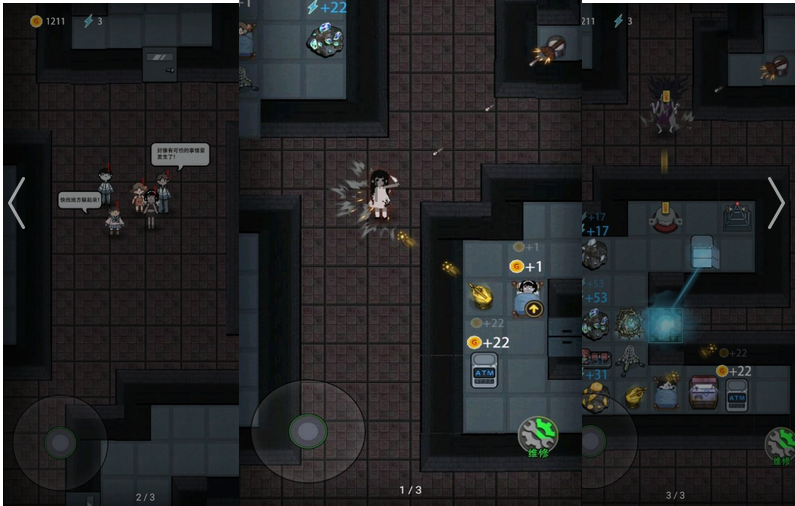
Task: Tap the green repair button in screenshot 1/3
Action: (x=537, y=435)
